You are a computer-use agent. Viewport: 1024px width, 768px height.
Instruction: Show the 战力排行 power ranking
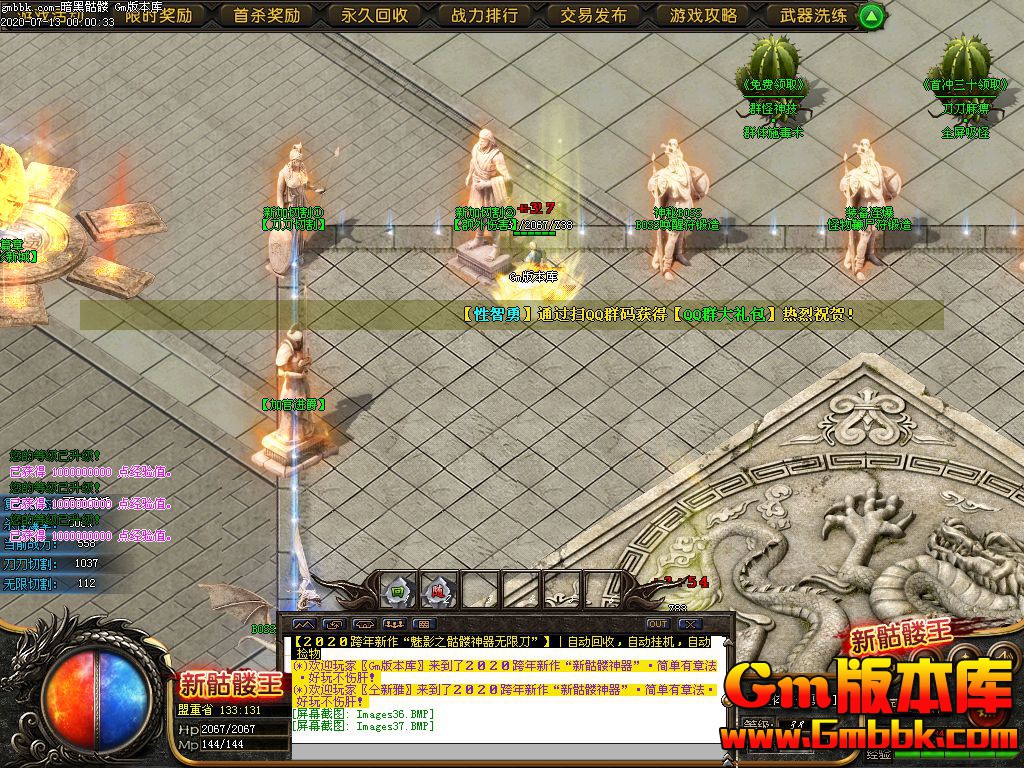tap(484, 15)
